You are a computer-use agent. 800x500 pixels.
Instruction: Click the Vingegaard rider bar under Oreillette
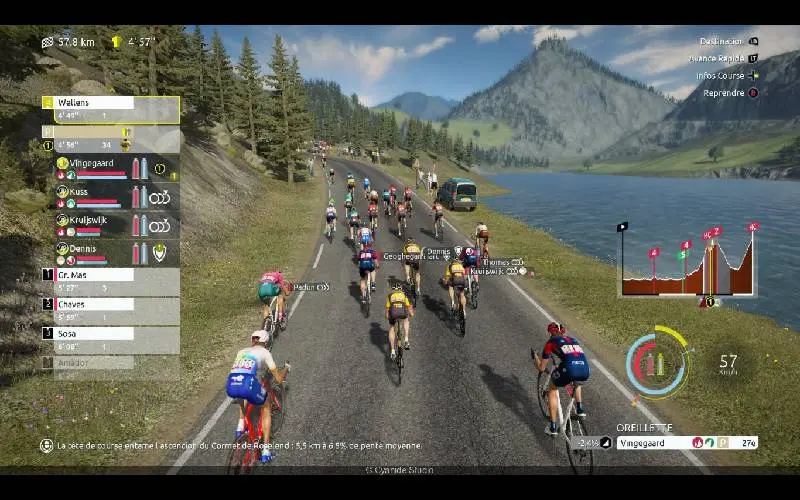(x=685, y=442)
